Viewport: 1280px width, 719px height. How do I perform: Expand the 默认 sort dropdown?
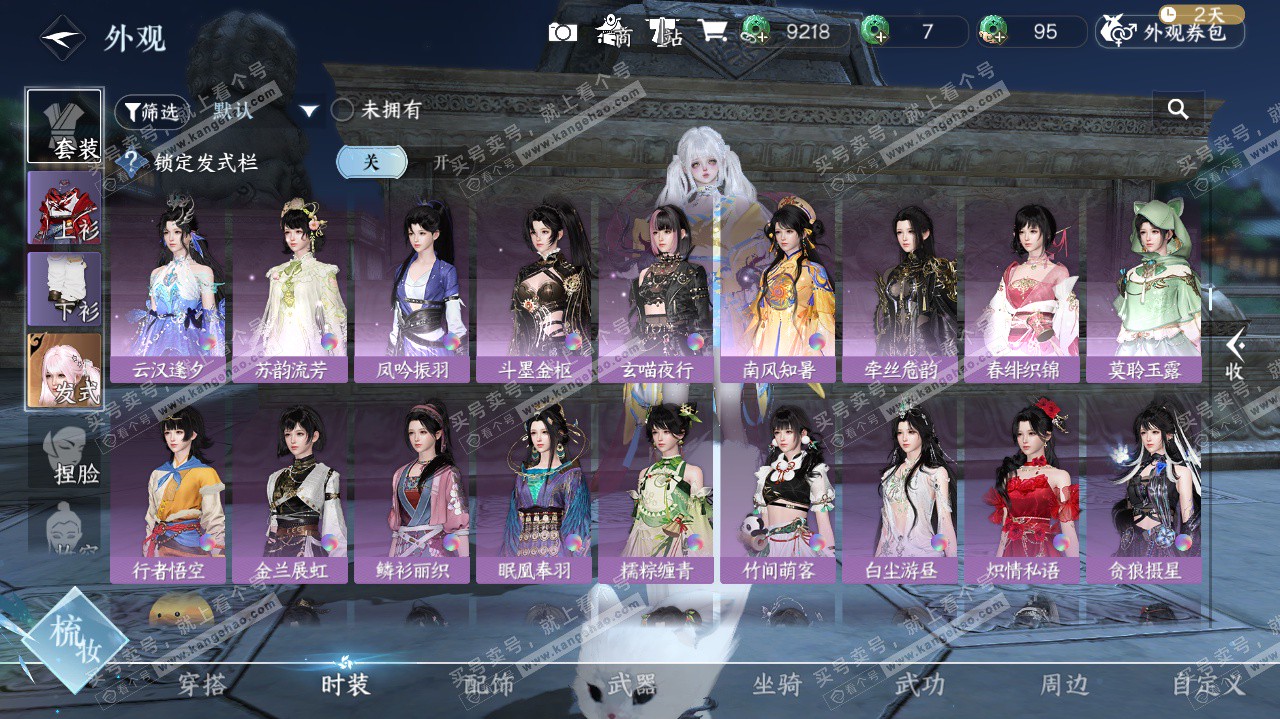tap(309, 111)
